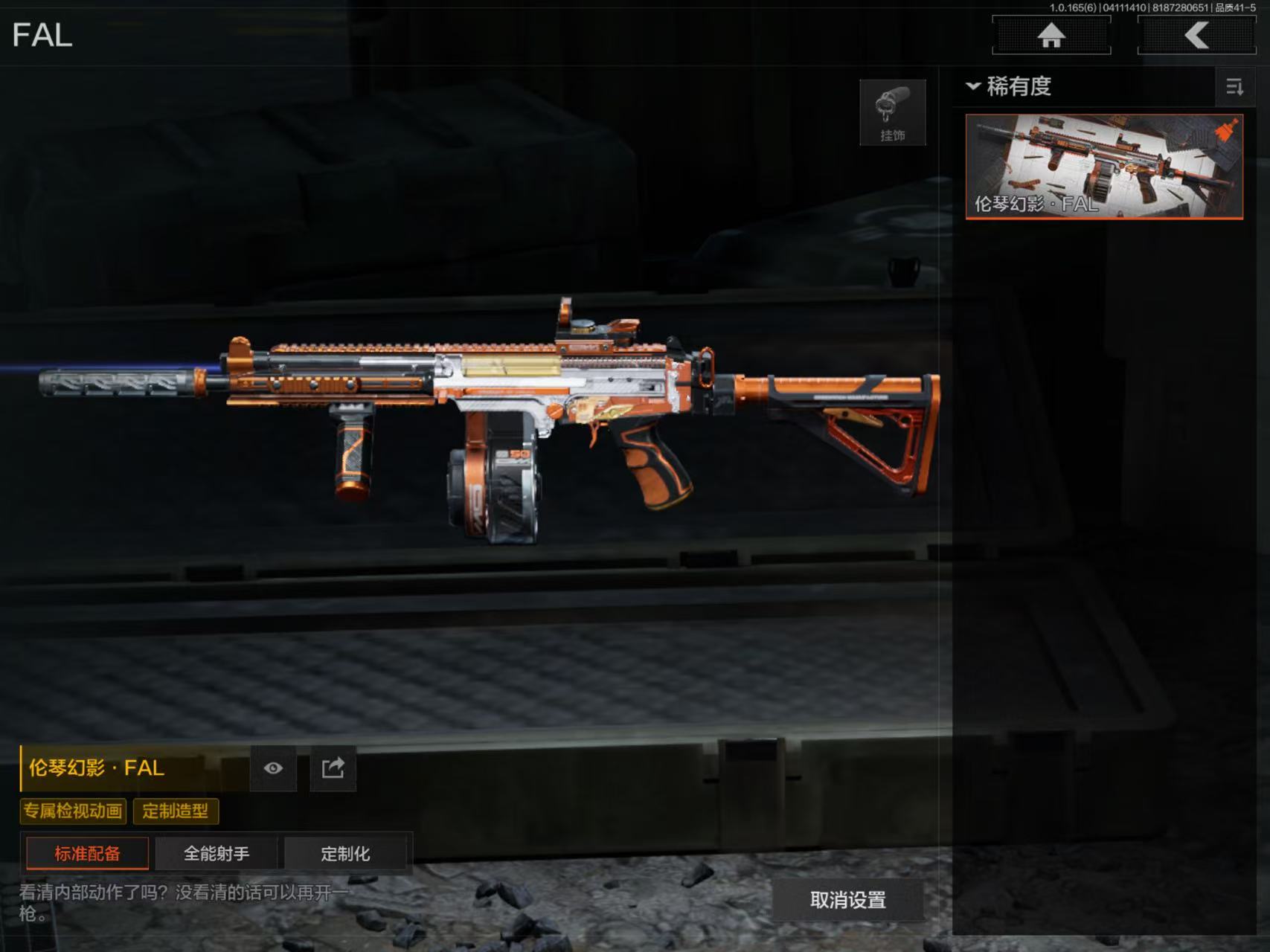Screen dimensions: 1270x952
Task: Share the weapon skin
Action: coord(333,768)
